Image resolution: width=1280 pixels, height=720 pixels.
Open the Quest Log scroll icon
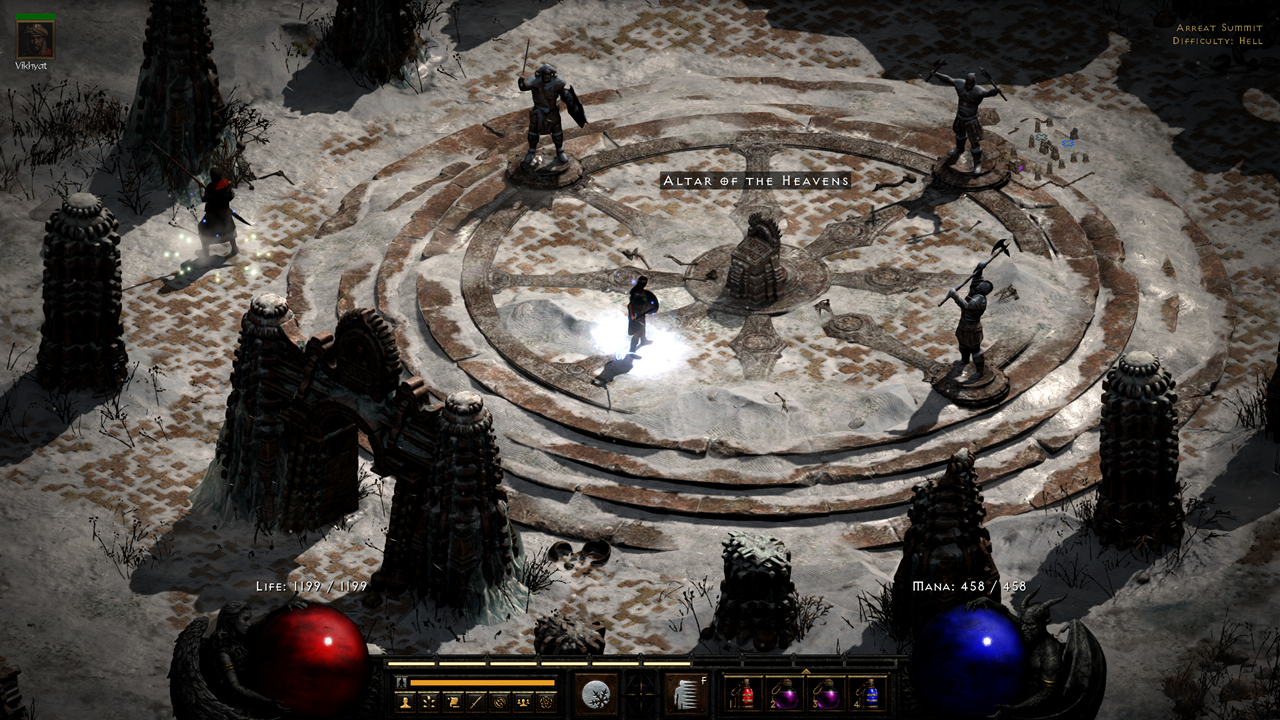[x=452, y=702]
